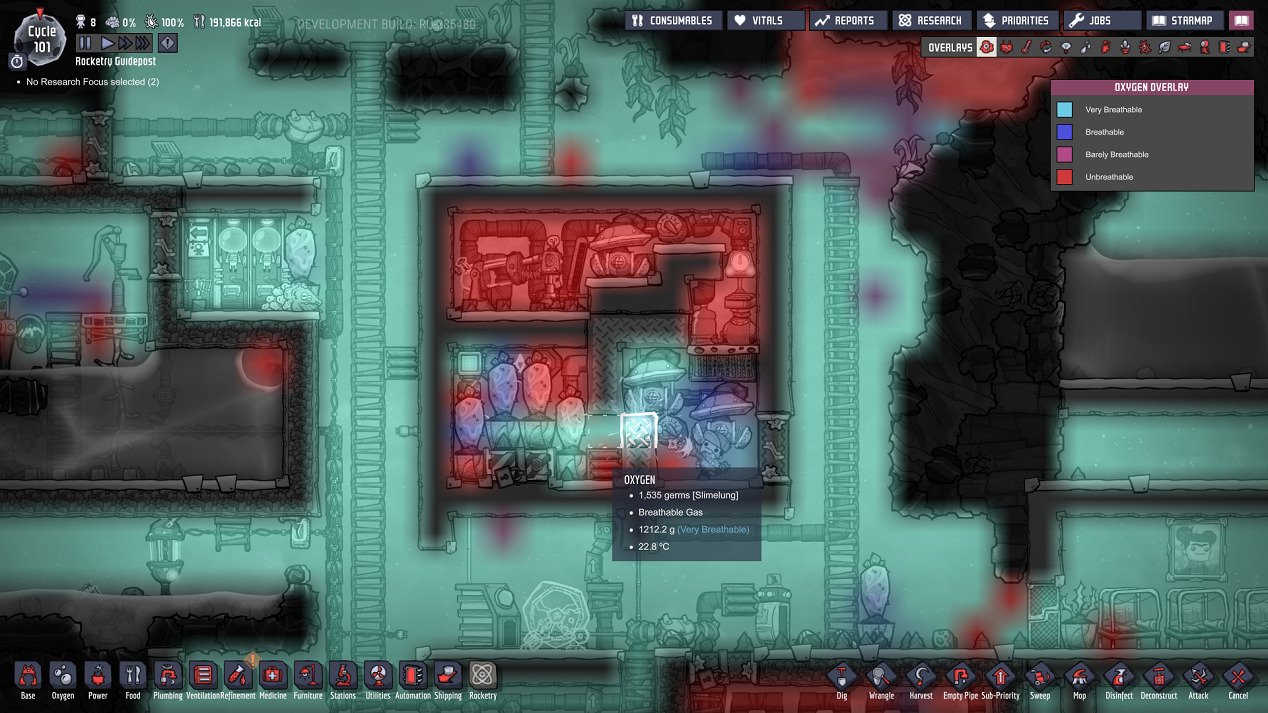1268x713 pixels.
Task: Set game speed to fastest triple arrow
Action: point(142,43)
